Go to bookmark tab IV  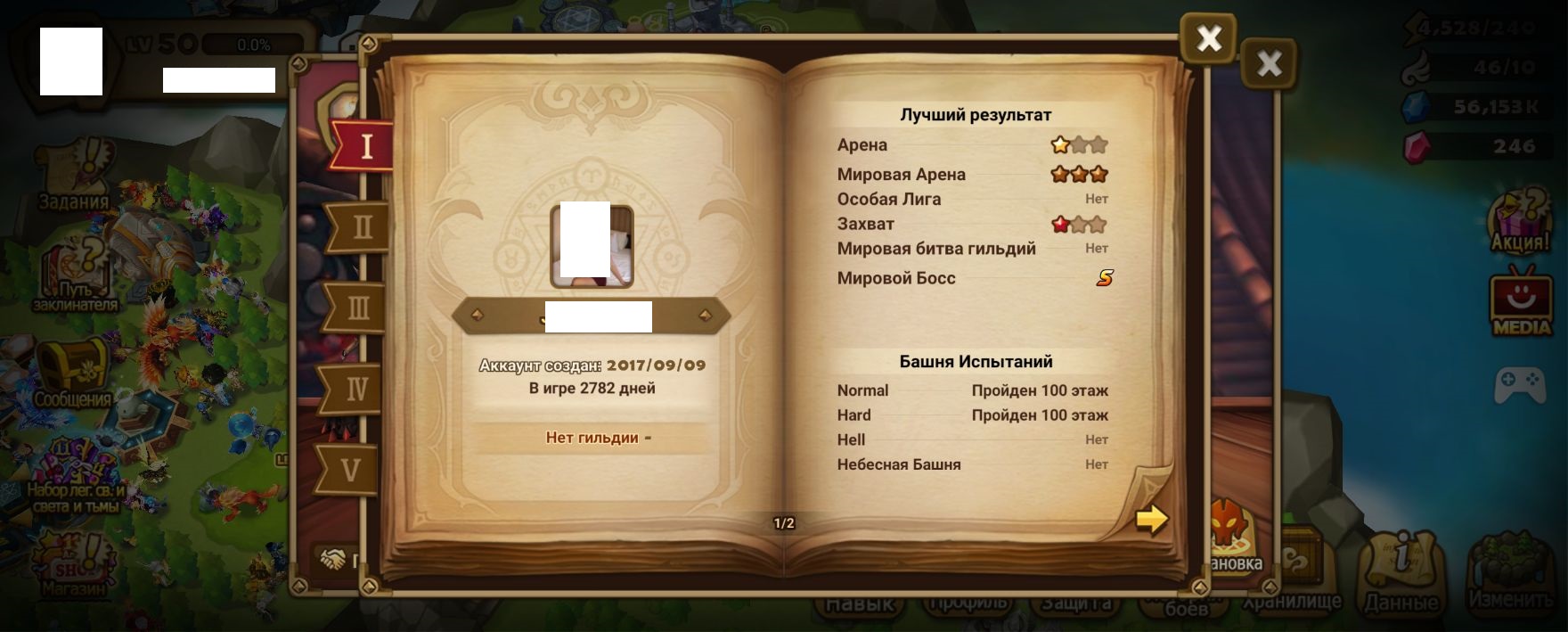[355, 390]
